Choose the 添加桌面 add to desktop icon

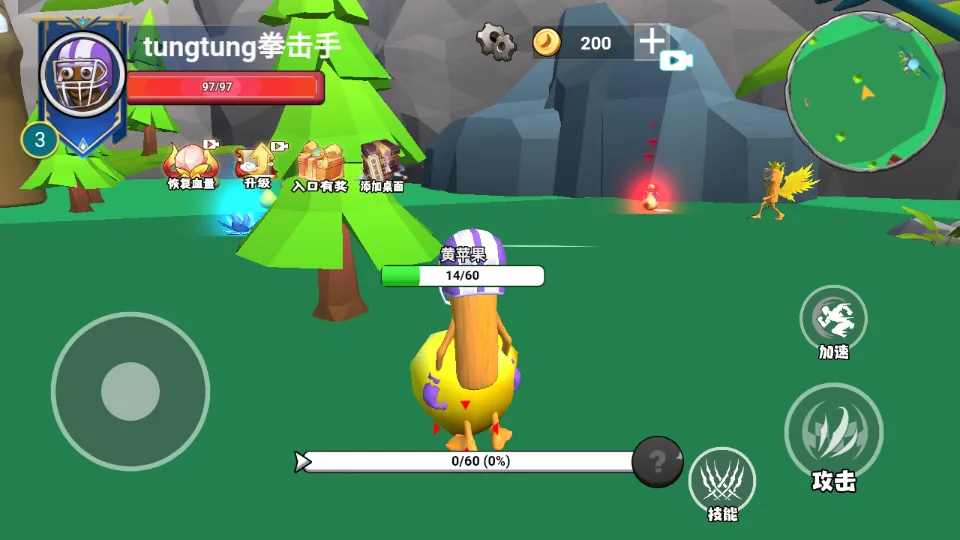point(382,164)
